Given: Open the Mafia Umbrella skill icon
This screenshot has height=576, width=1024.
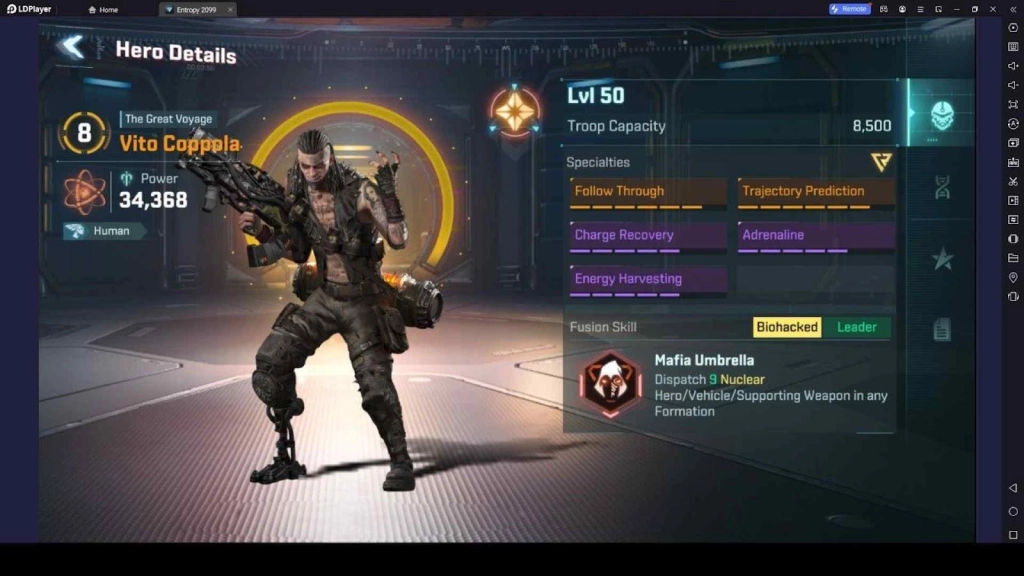Looking at the screenshot, I should point(611,383).
